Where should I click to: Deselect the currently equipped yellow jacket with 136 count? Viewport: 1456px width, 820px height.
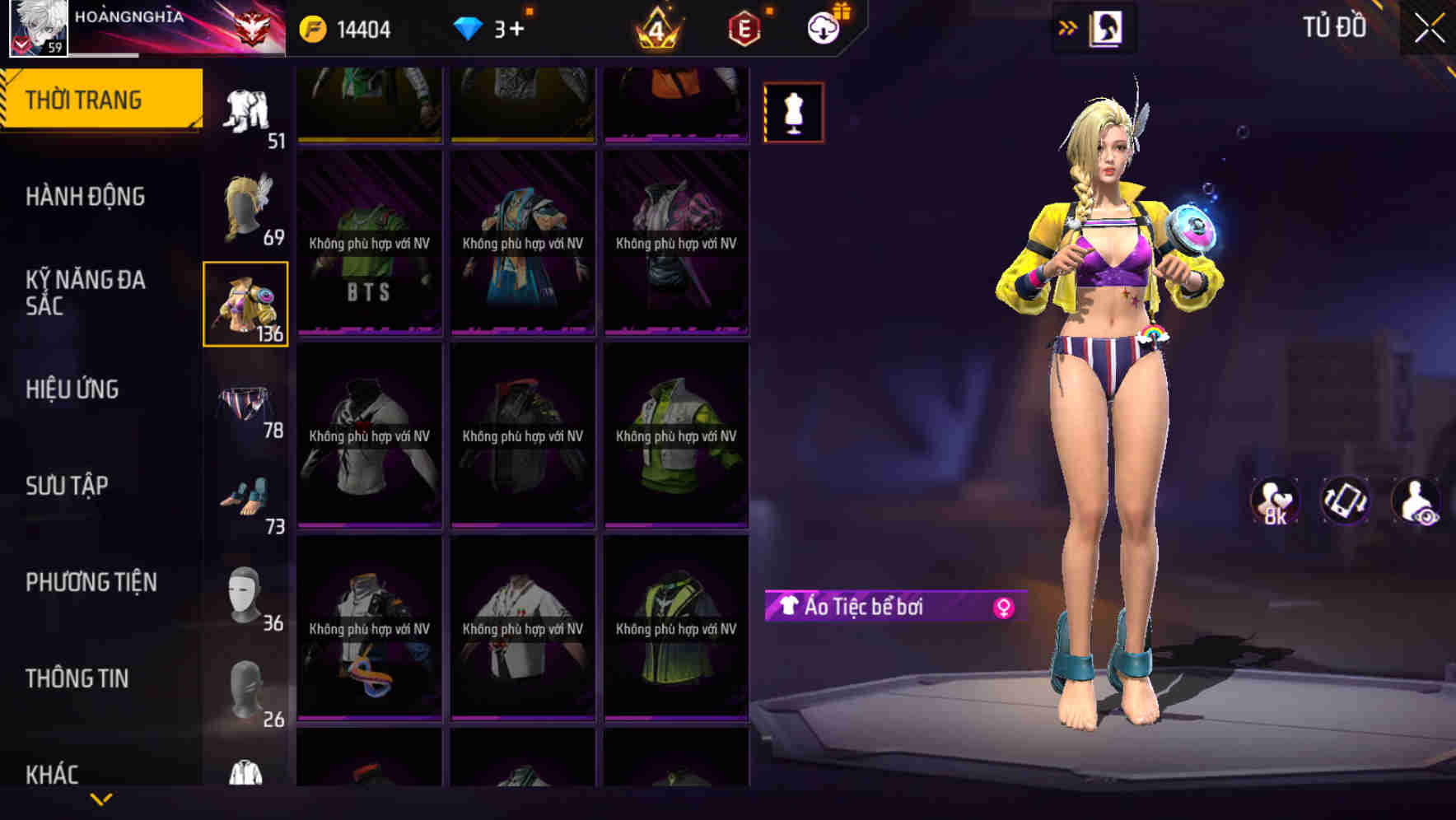click(x=245, y=305)
